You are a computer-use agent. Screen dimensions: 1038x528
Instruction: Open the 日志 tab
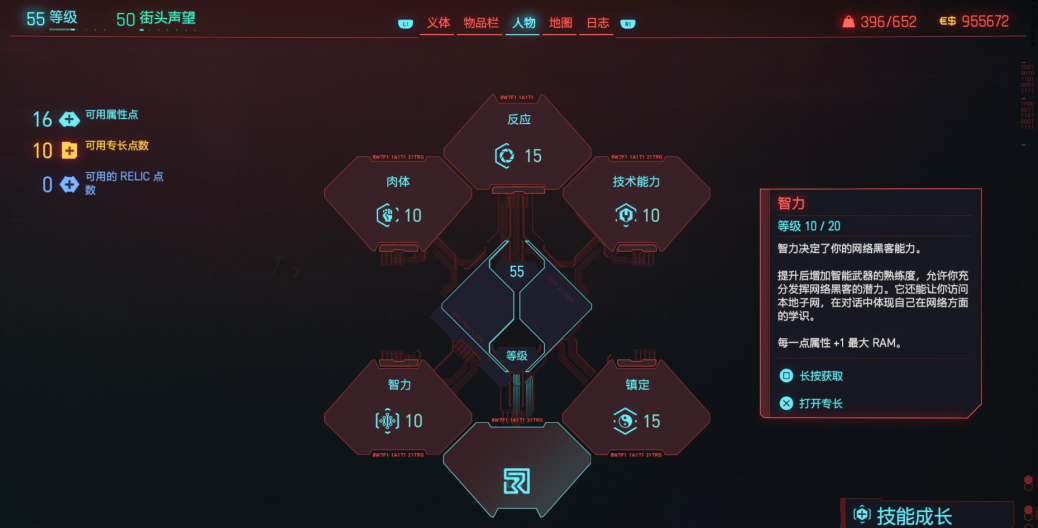(x=597, y=23)
